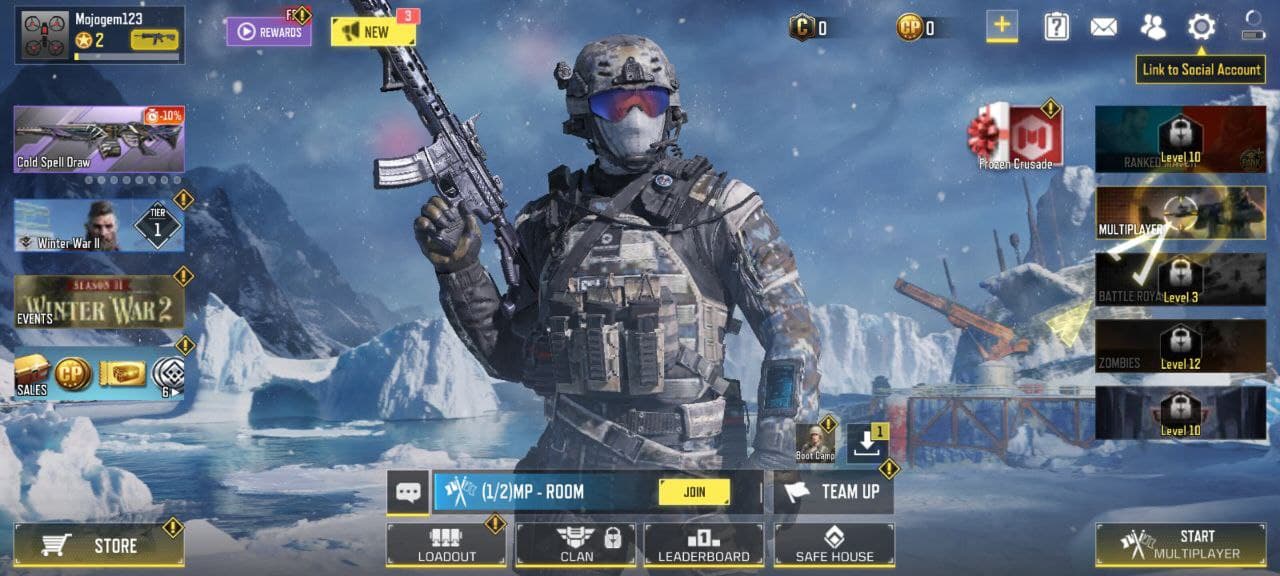Viewport: 1280px width, 576px height.
Task: Enter the Safe House
Action: 834,545
